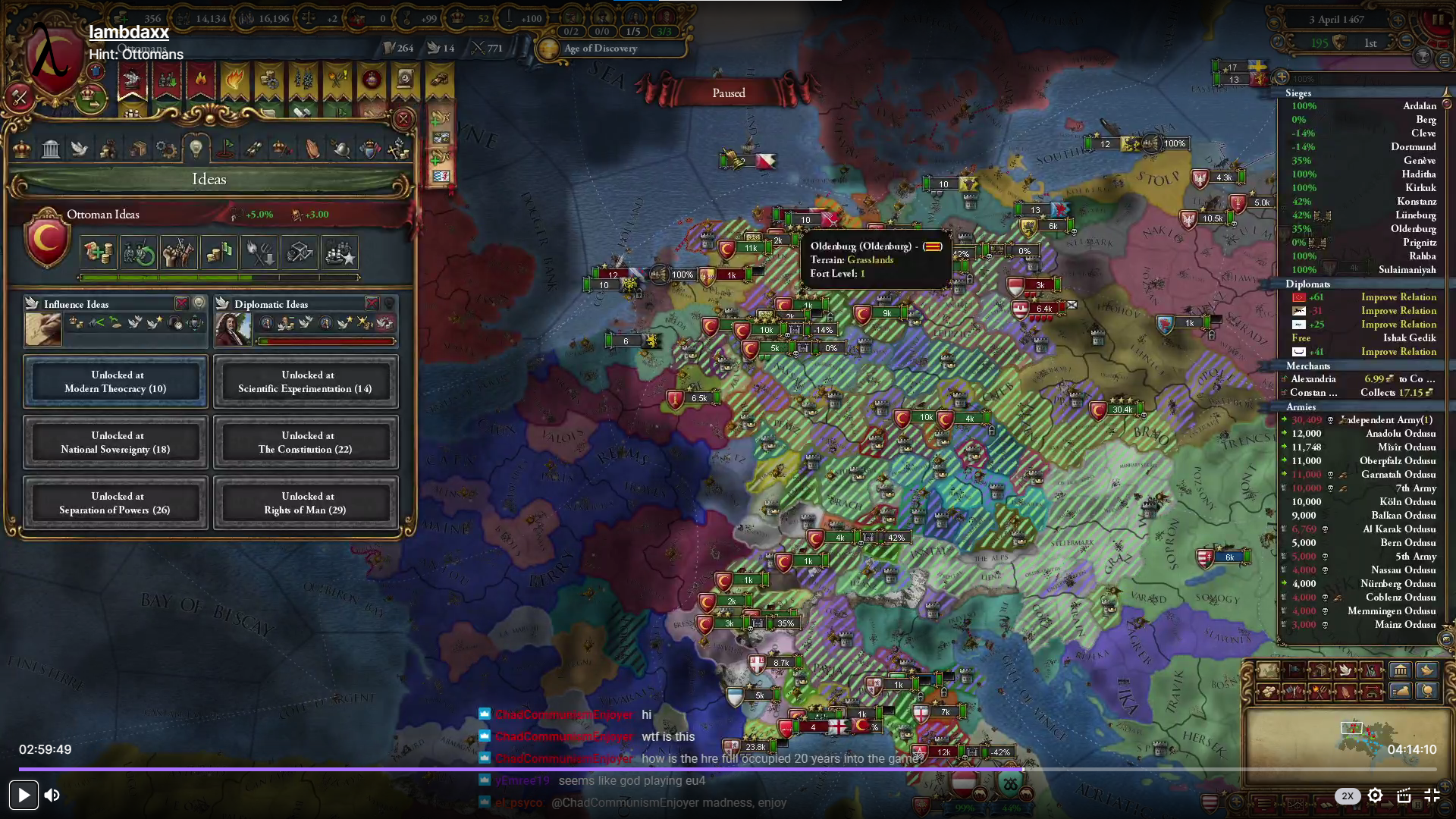Screen dimensions: 1456x819
Task: Select the slot unlocked at Modern Theocracy (10)
Action: pyautogui.click(x=115, y=381)
